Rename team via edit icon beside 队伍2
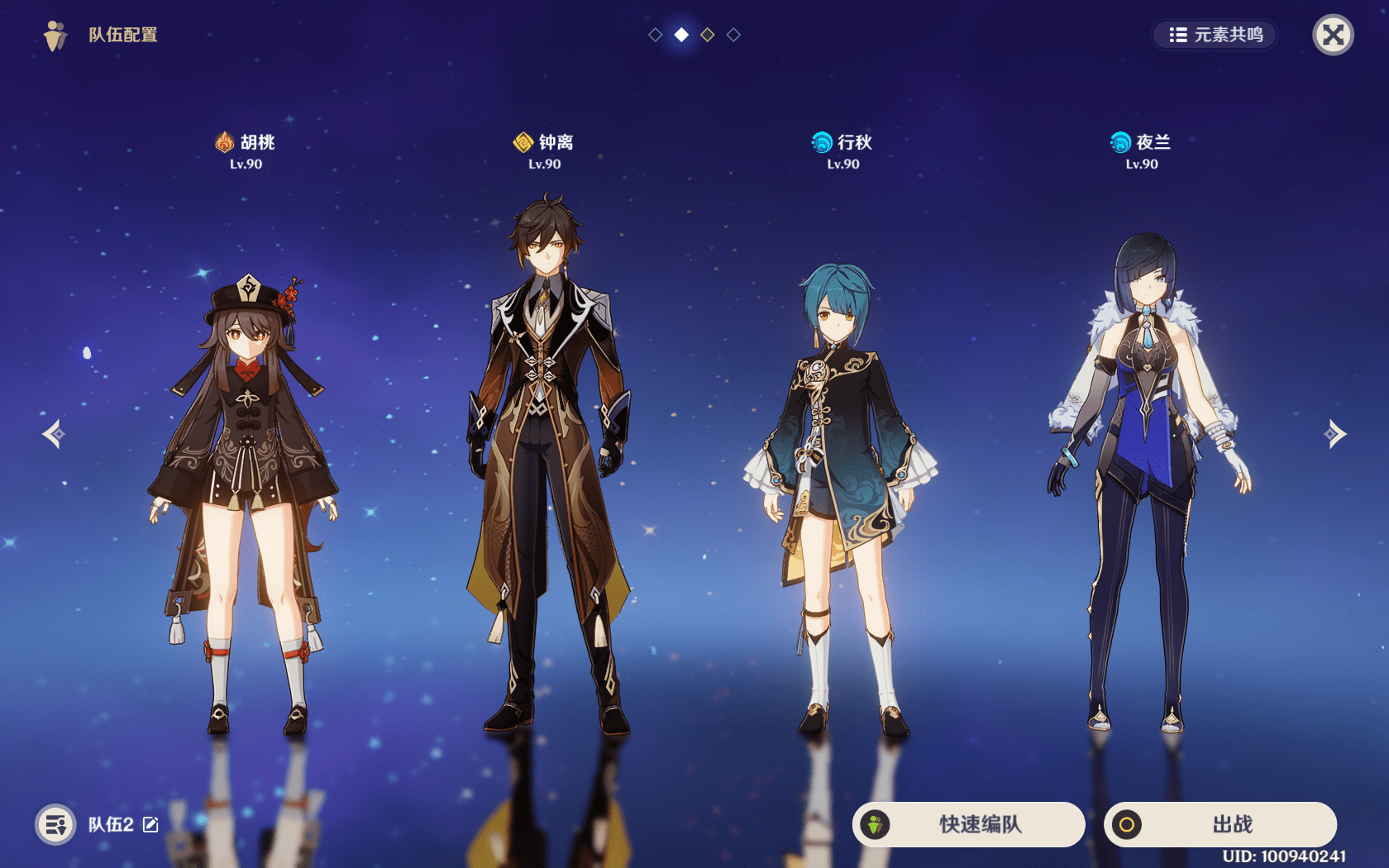 (150, 824)
